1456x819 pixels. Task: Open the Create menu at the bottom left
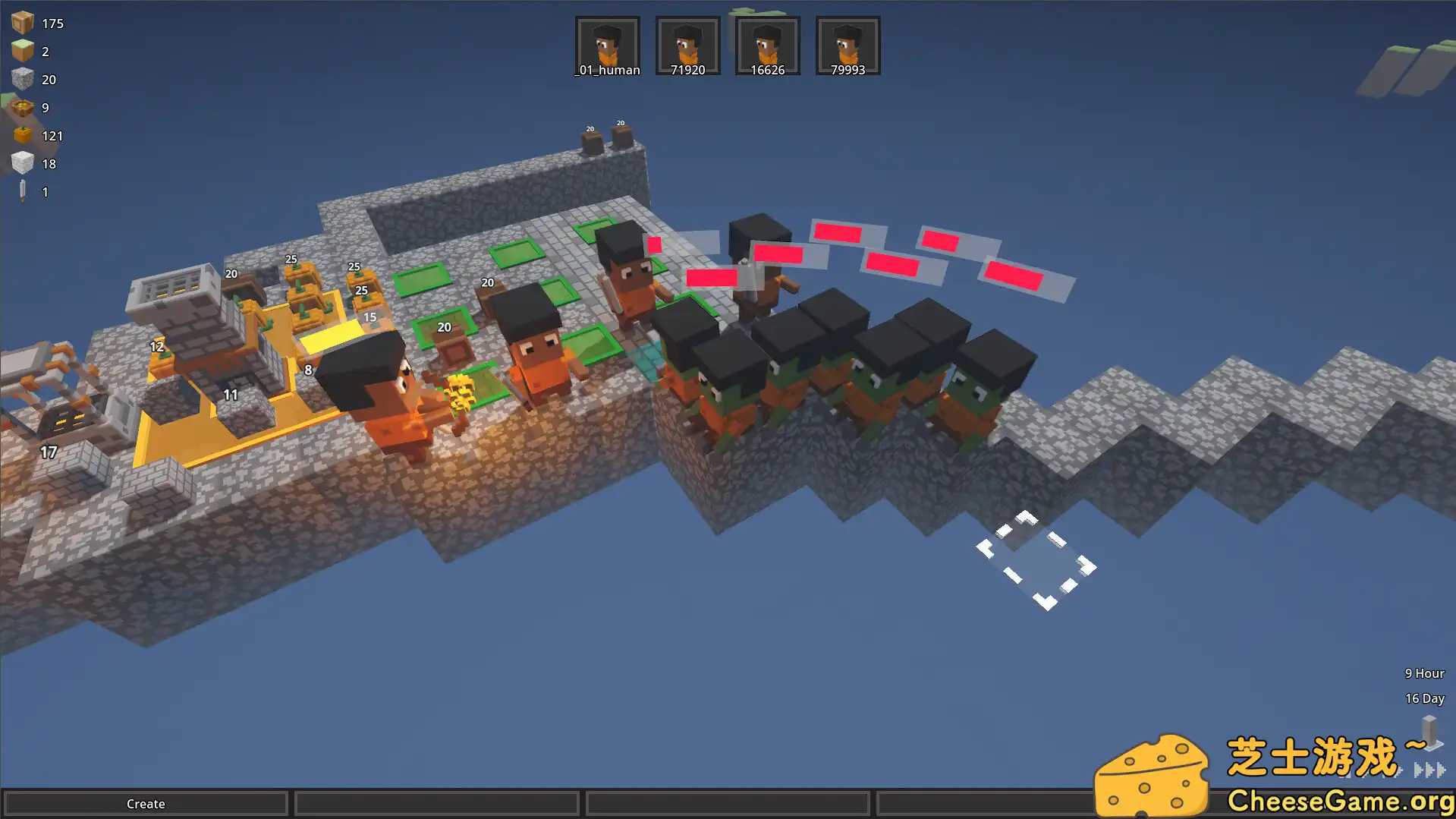click(x=146, y=803)
